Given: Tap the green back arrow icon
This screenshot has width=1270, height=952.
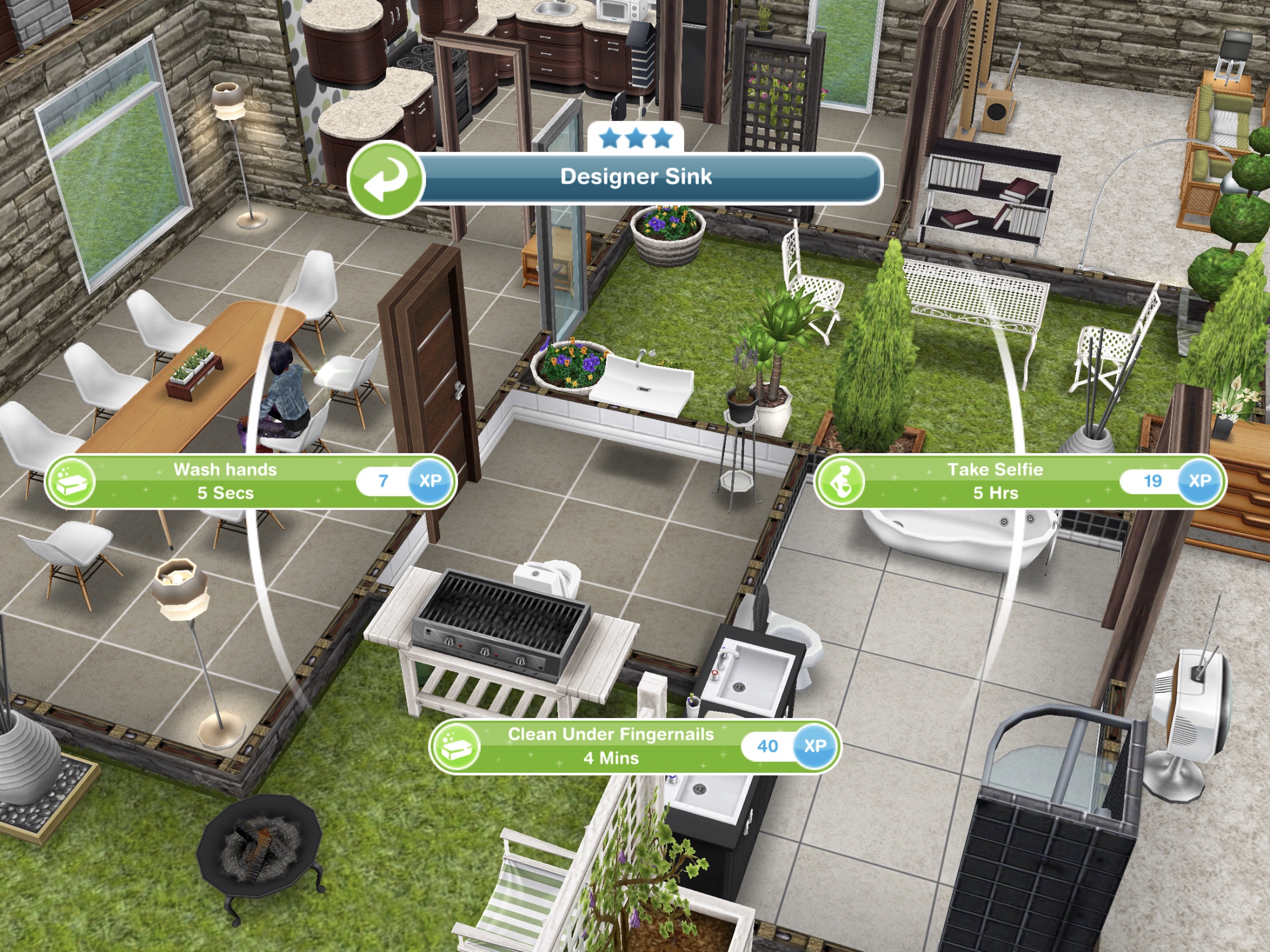Looking at the screenshot, I should (x=386, y=178).
